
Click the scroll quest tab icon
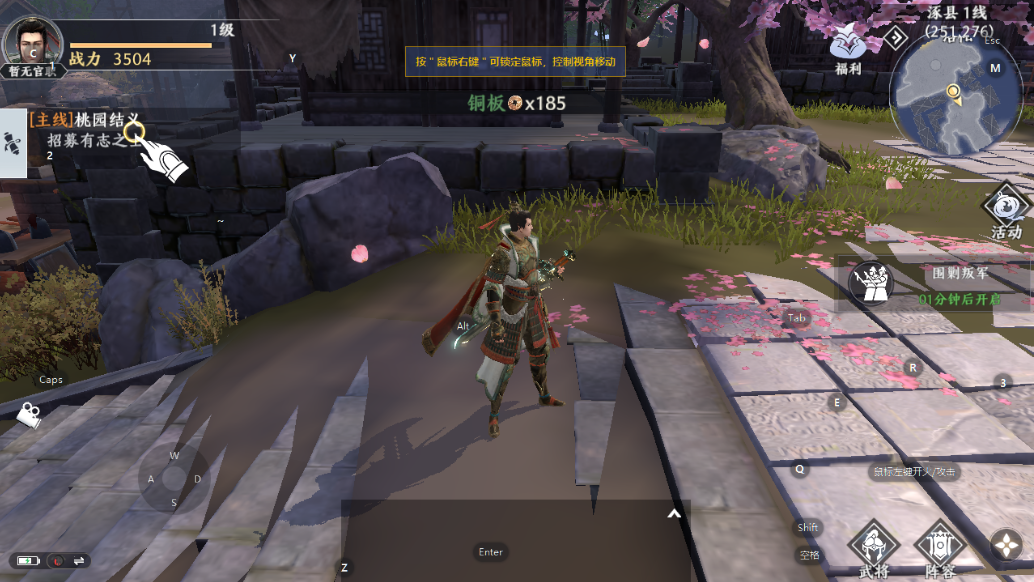click(x=13, y=143)
